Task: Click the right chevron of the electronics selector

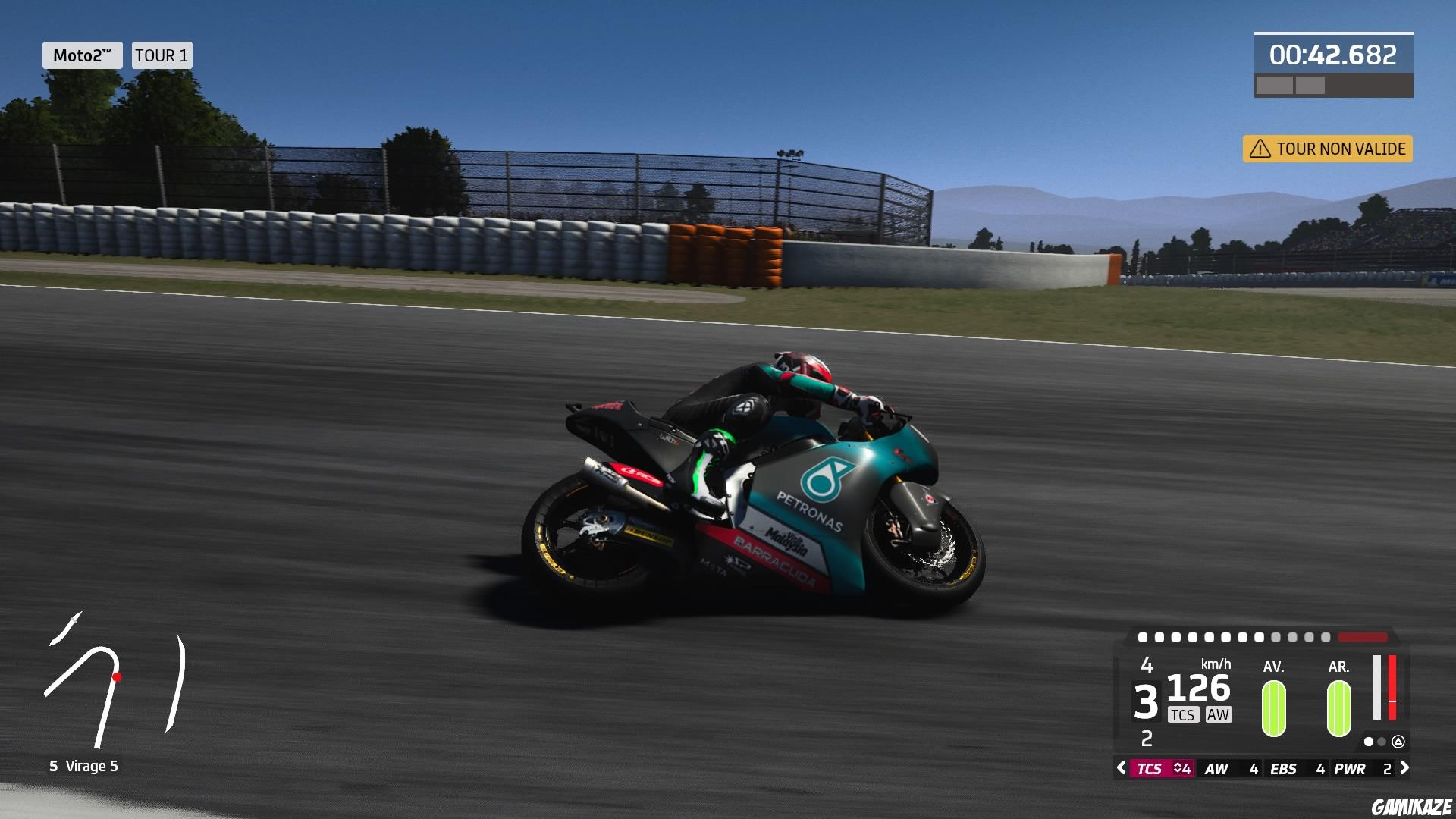Action: point(1406,767)
